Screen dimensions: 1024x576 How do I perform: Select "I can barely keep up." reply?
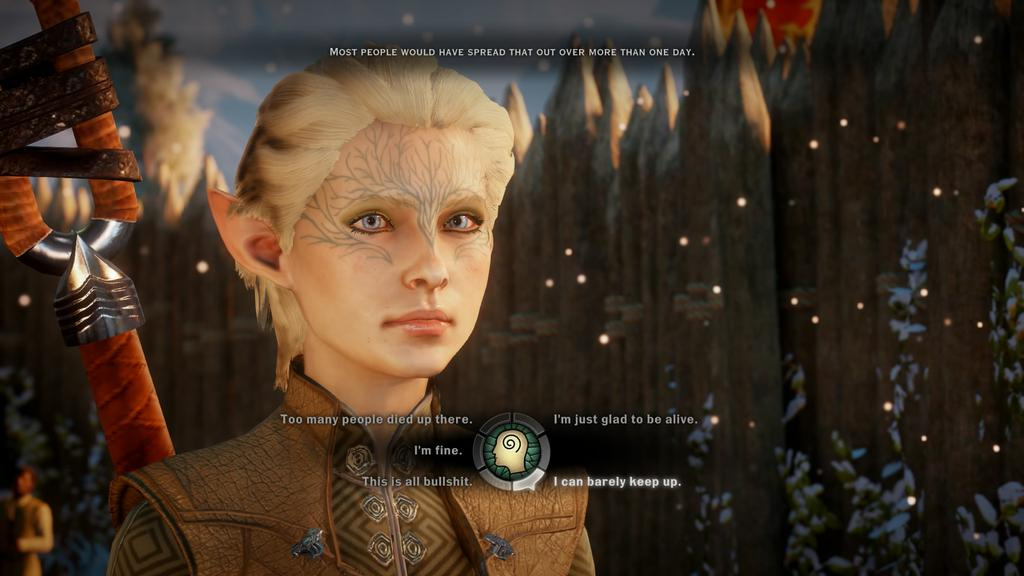(617, 482)
